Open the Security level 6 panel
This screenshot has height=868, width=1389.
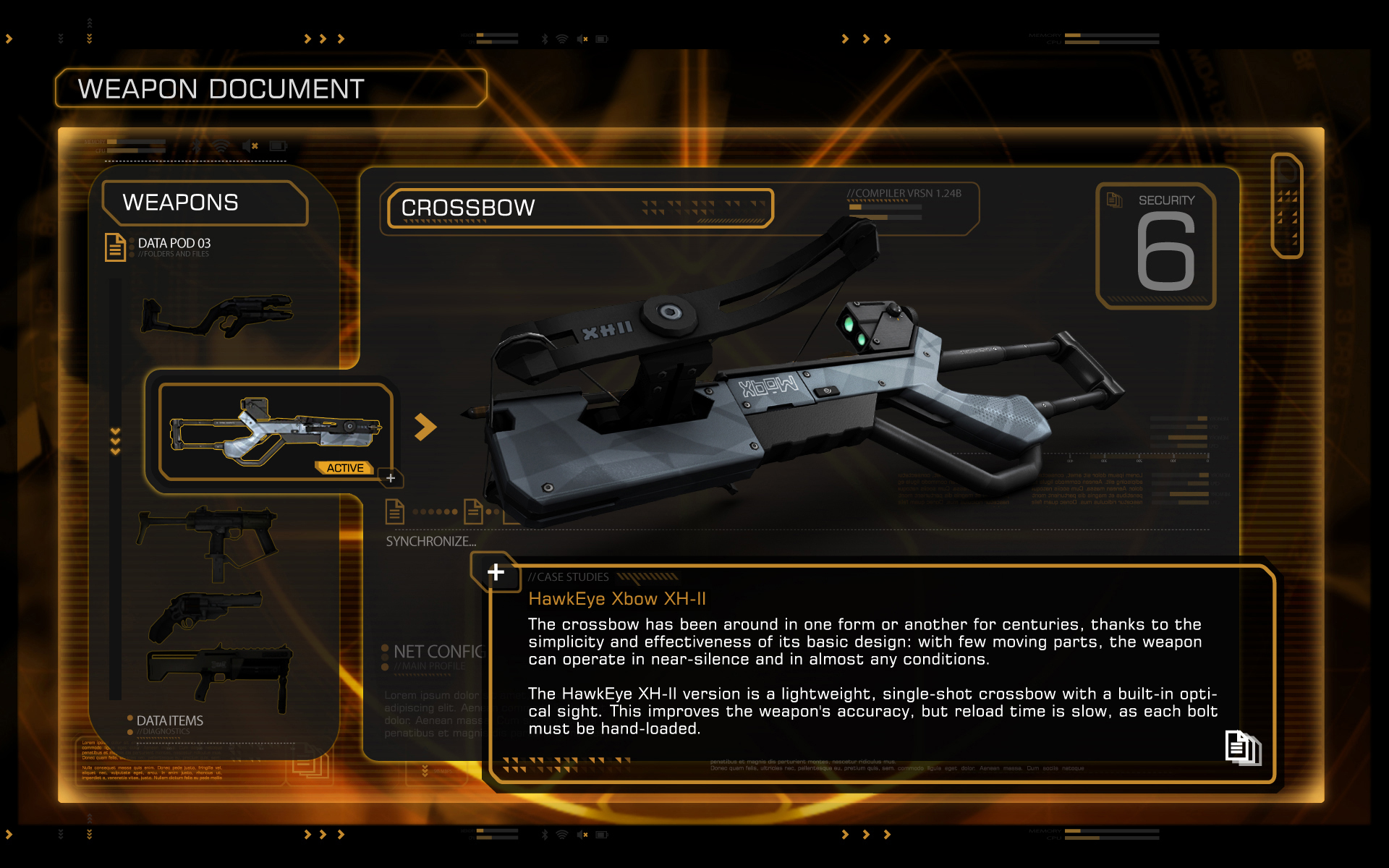(1156, 246)
